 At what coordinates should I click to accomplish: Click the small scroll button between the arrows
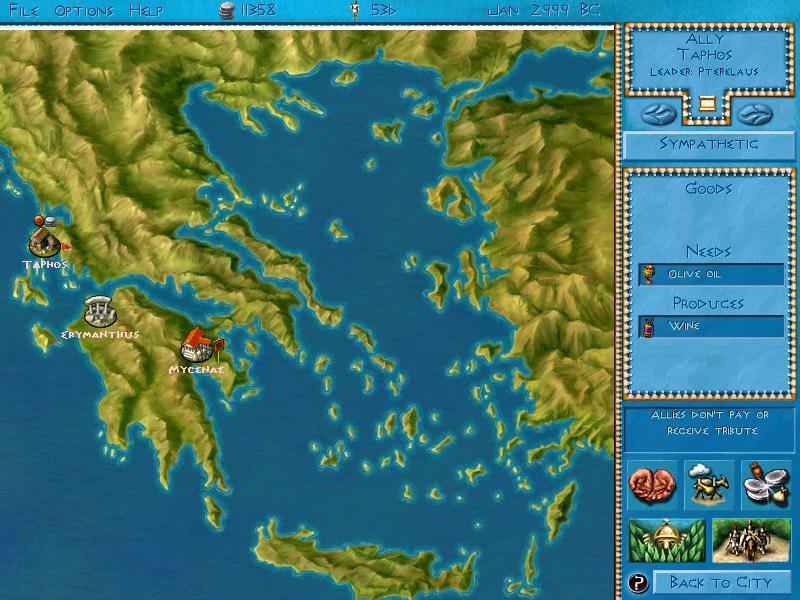click(x=708, y=104)
